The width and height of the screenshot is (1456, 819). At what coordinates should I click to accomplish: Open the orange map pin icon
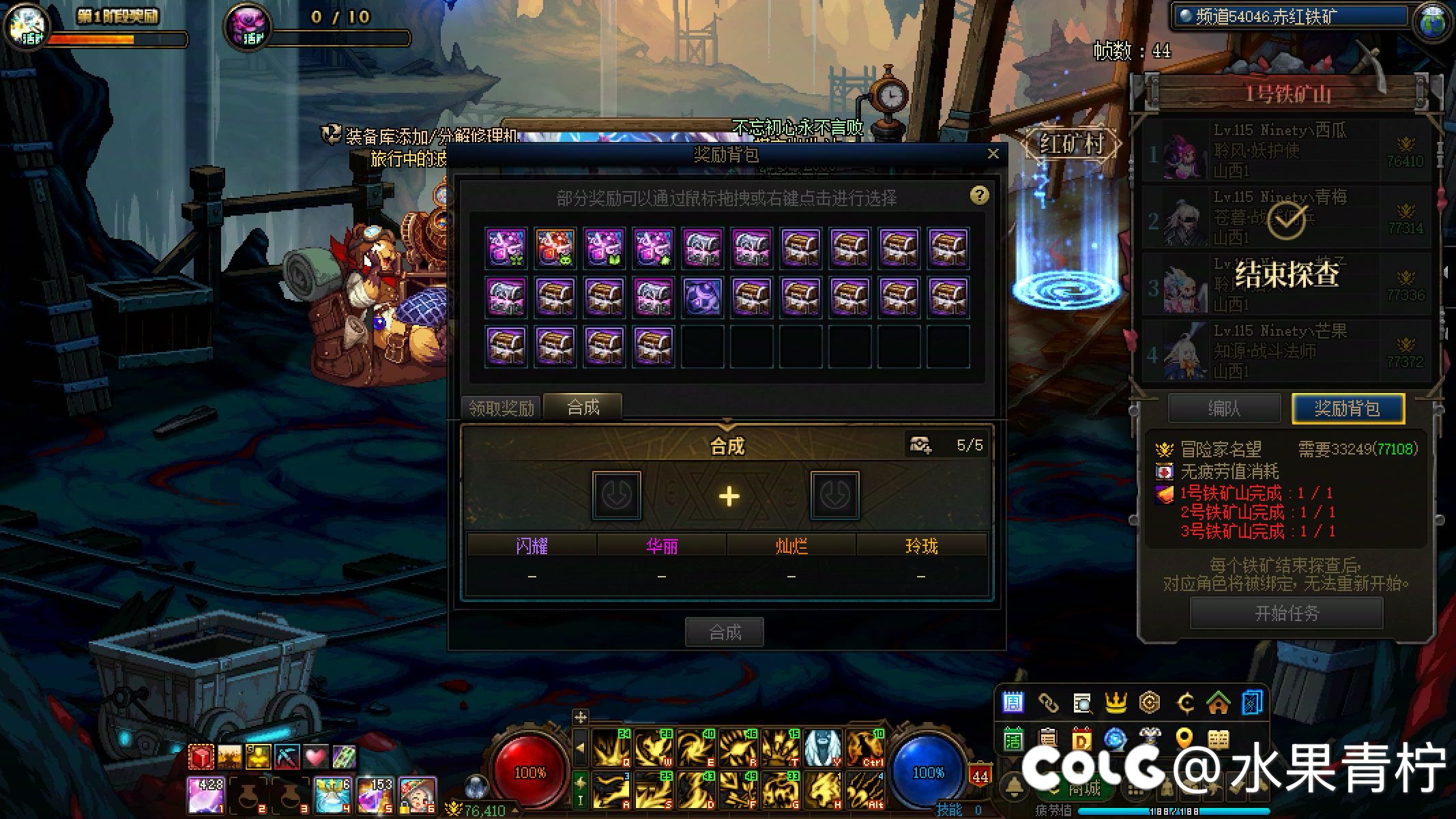(1184, 738)
